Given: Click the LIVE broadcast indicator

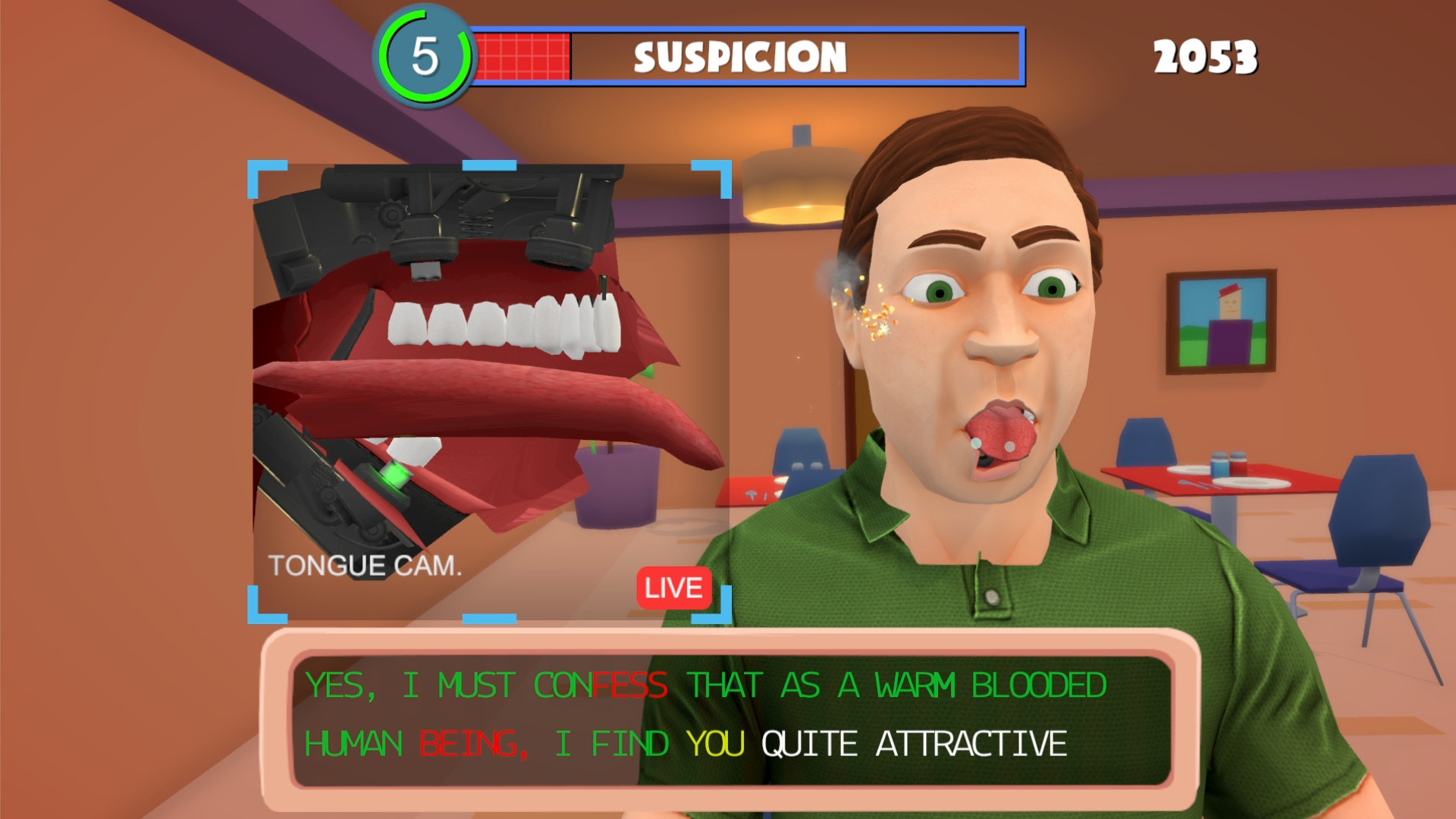Looking at the screenshot, I should click(x=675, y=586).
